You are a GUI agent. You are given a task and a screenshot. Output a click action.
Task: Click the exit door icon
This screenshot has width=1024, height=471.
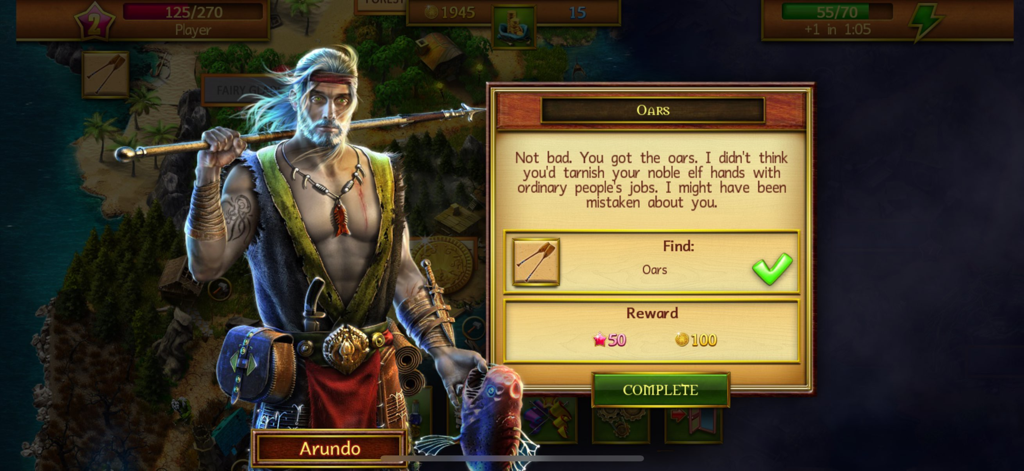[x=693, y=420]
